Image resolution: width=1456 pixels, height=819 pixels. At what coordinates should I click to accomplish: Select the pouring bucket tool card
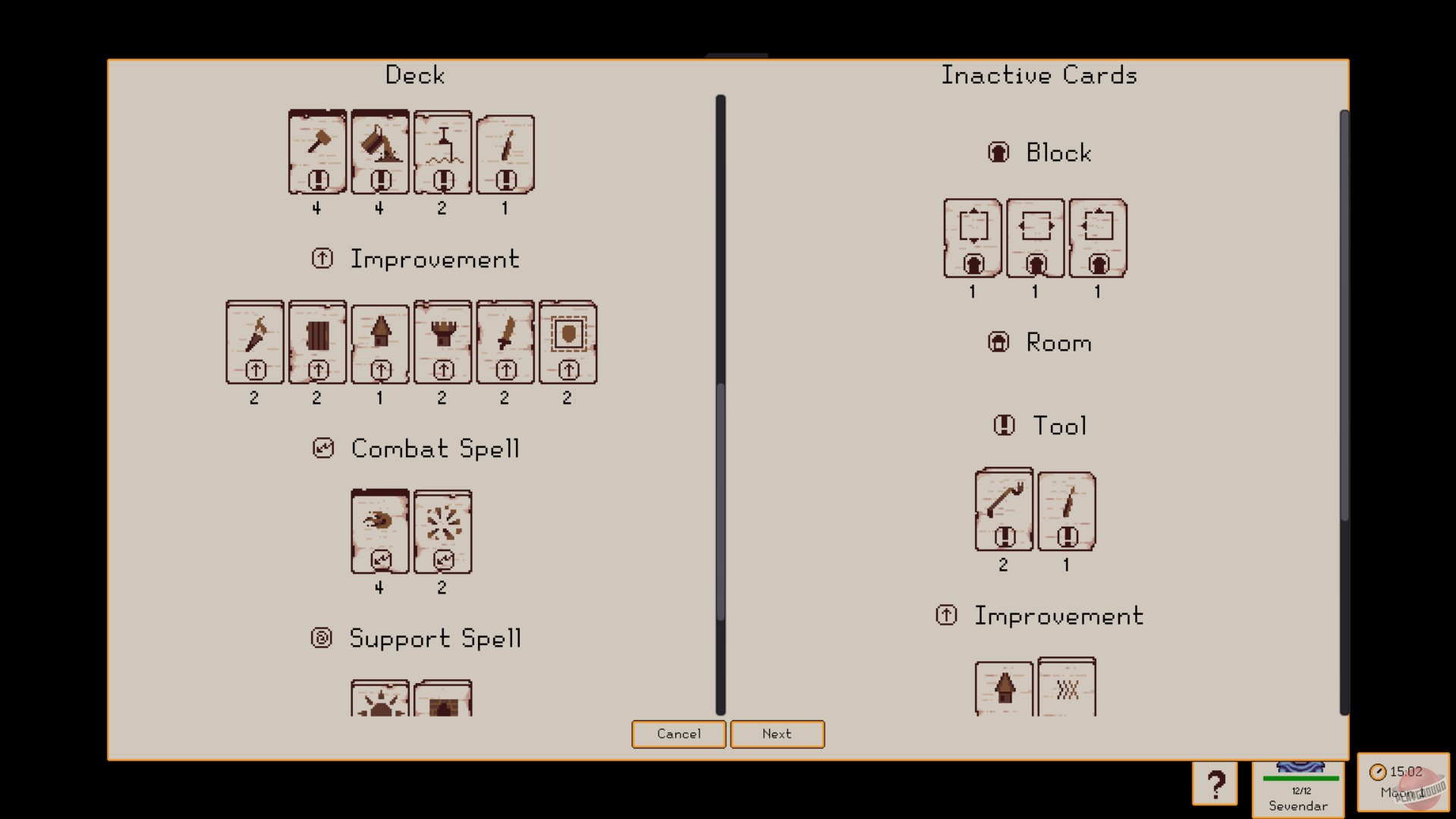pos(380,152)
